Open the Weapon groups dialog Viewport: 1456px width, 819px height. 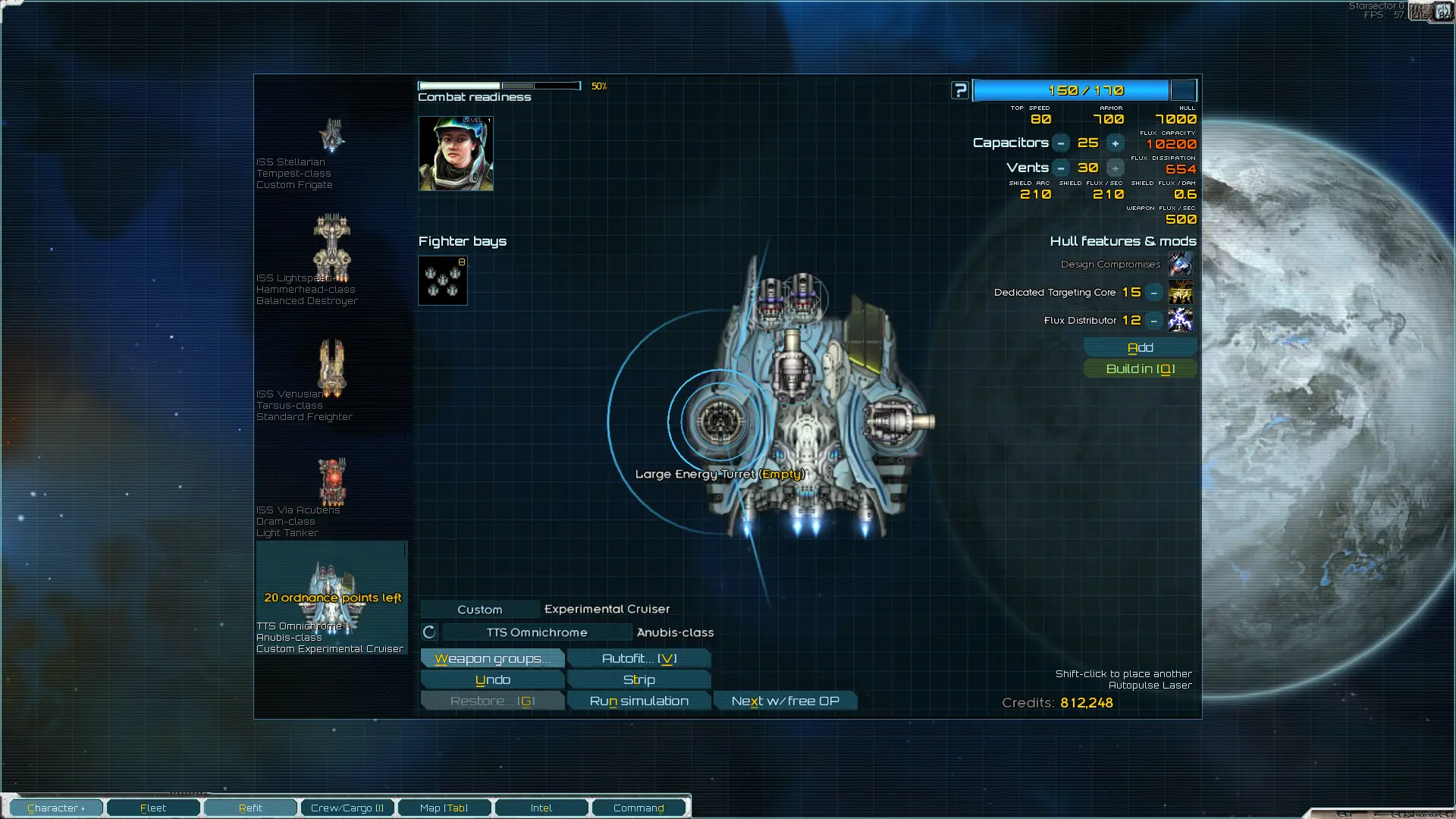point(492,658)
